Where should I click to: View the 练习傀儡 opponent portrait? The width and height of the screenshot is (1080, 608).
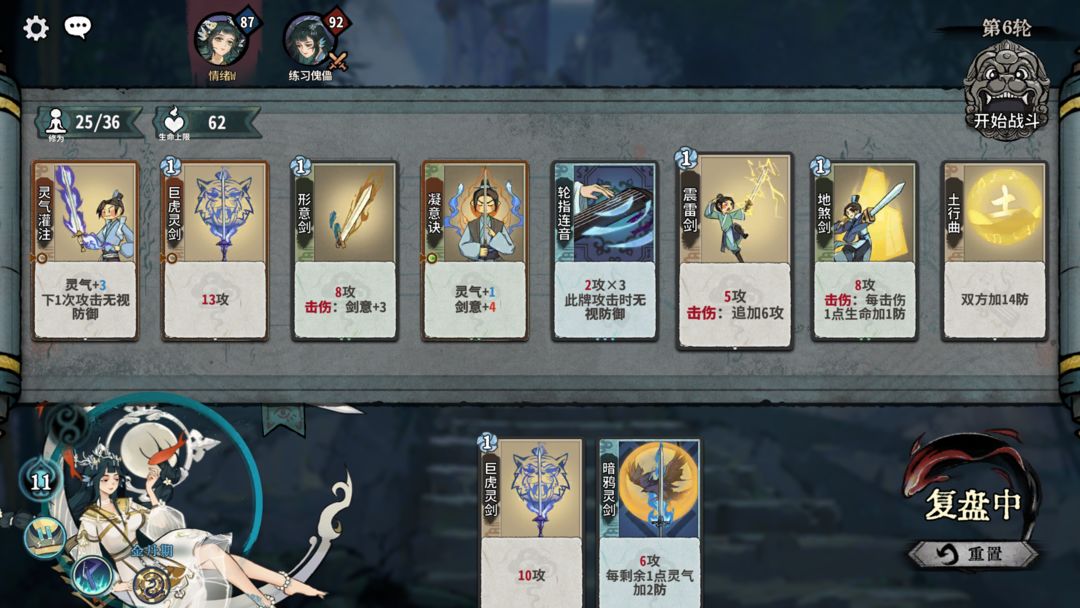pyautogui.click(x=309, y=40)
